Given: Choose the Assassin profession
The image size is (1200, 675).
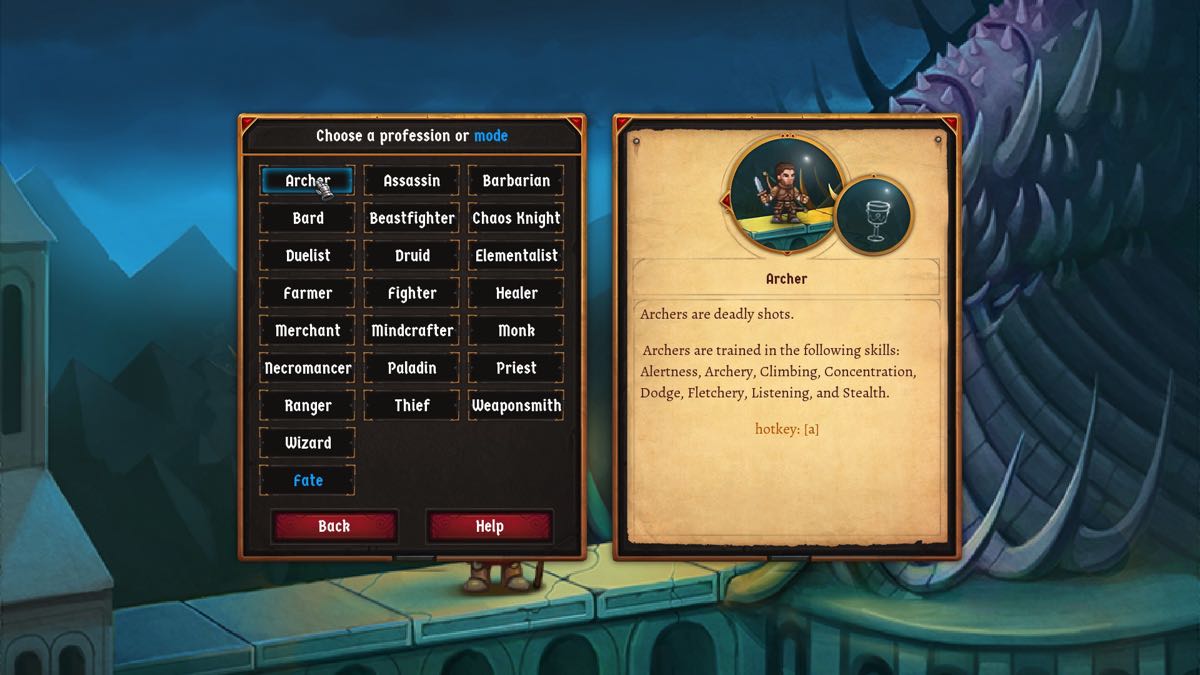Looking at the screenshot, I should 412,181.
